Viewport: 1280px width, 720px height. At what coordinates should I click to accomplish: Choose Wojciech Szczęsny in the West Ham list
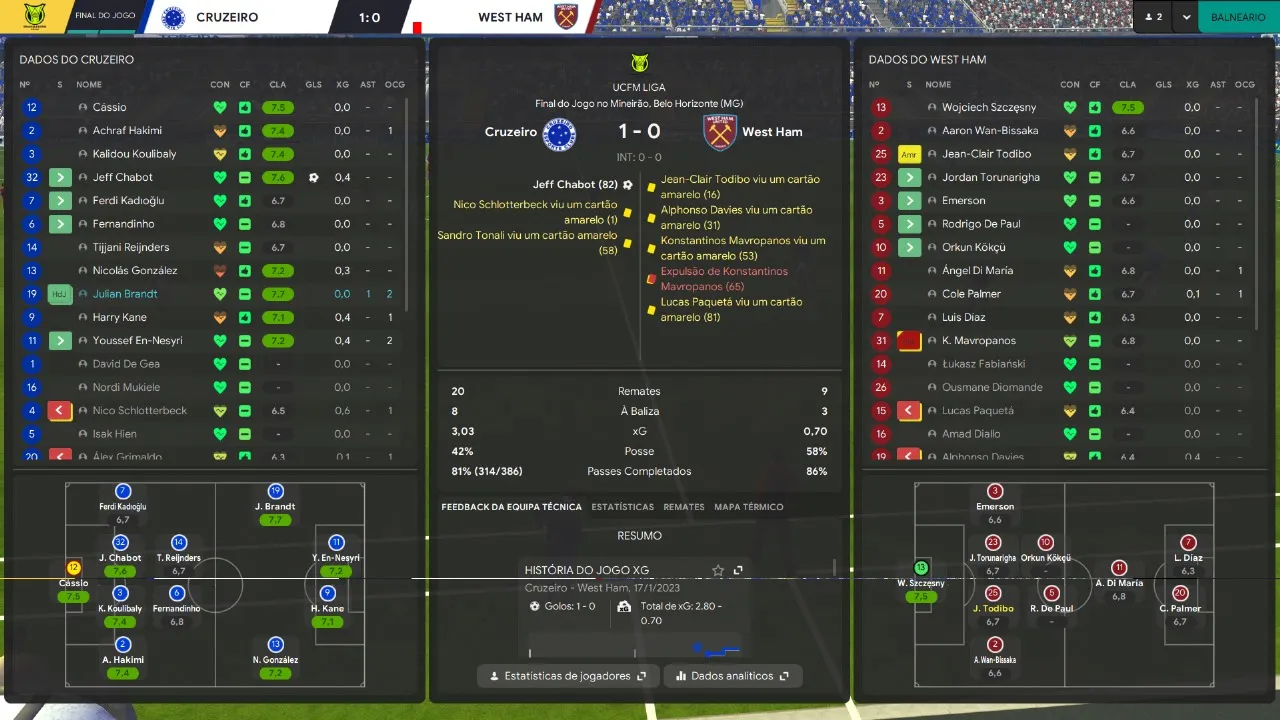click(989, 107)
